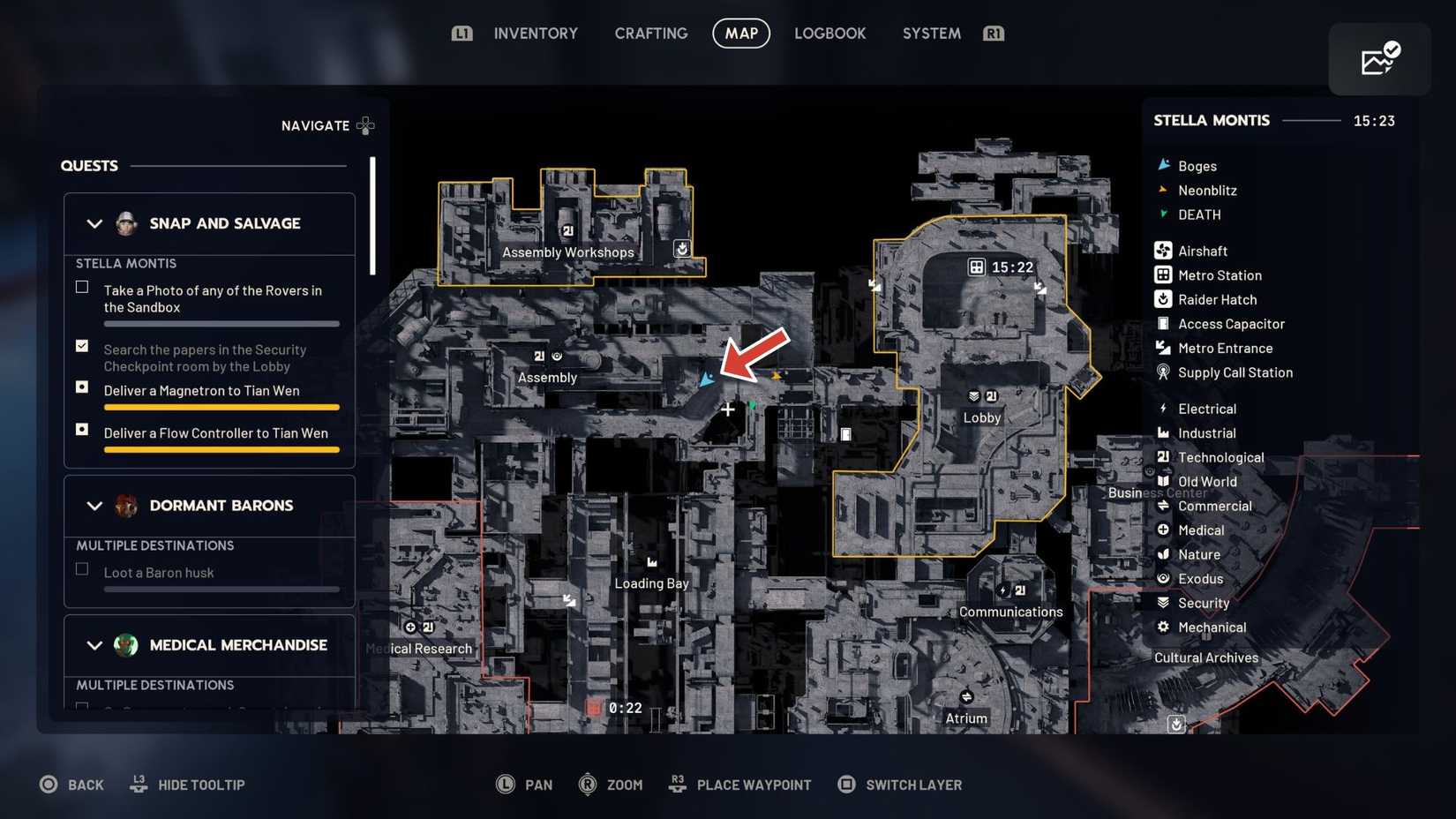Click the d-pad Navigate icon
This screenshot has width=1456, height=819.
(365, 125)
